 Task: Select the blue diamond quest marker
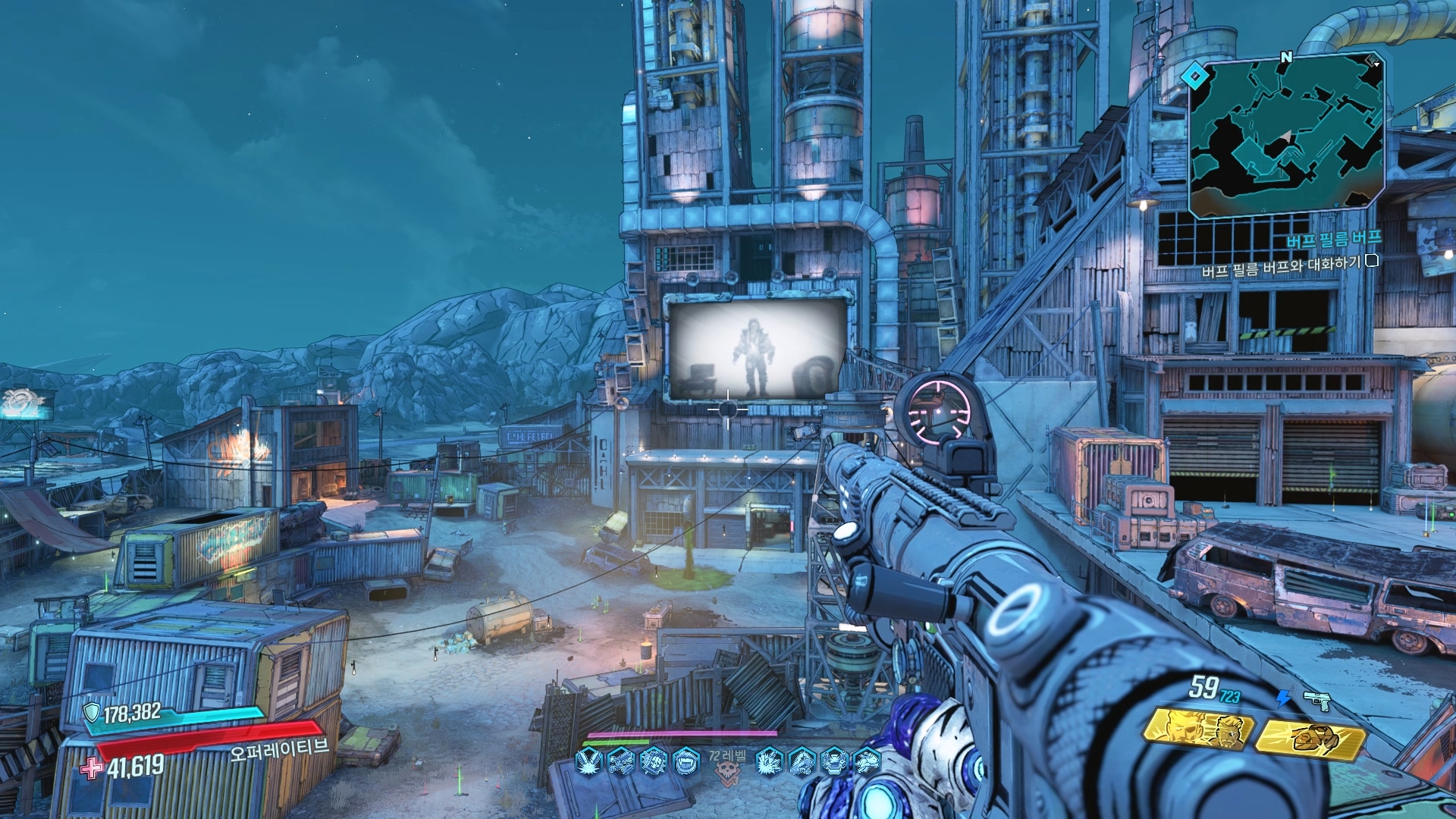click(x=1194, y=75)
